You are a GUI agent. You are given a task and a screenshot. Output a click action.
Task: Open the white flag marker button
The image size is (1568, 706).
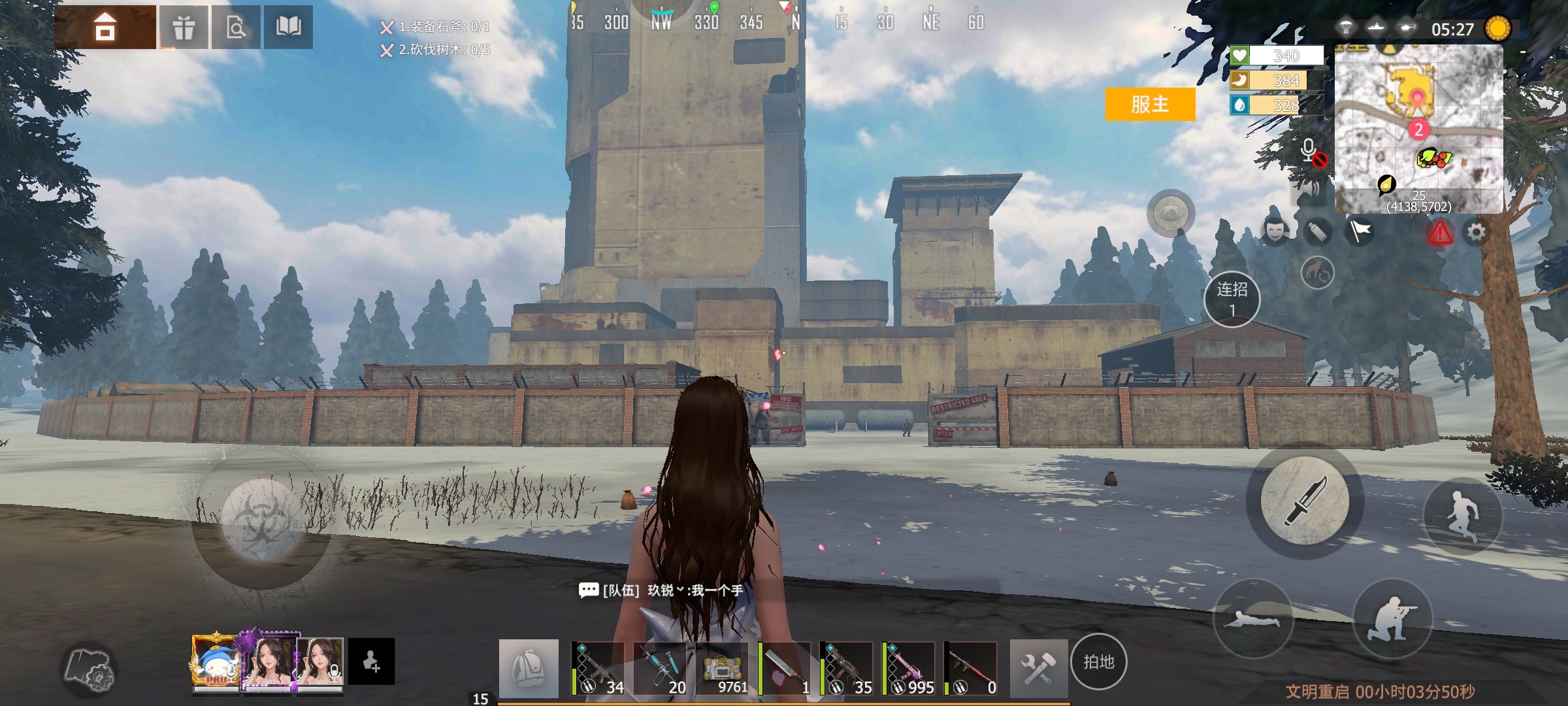tap(1360, 231)
